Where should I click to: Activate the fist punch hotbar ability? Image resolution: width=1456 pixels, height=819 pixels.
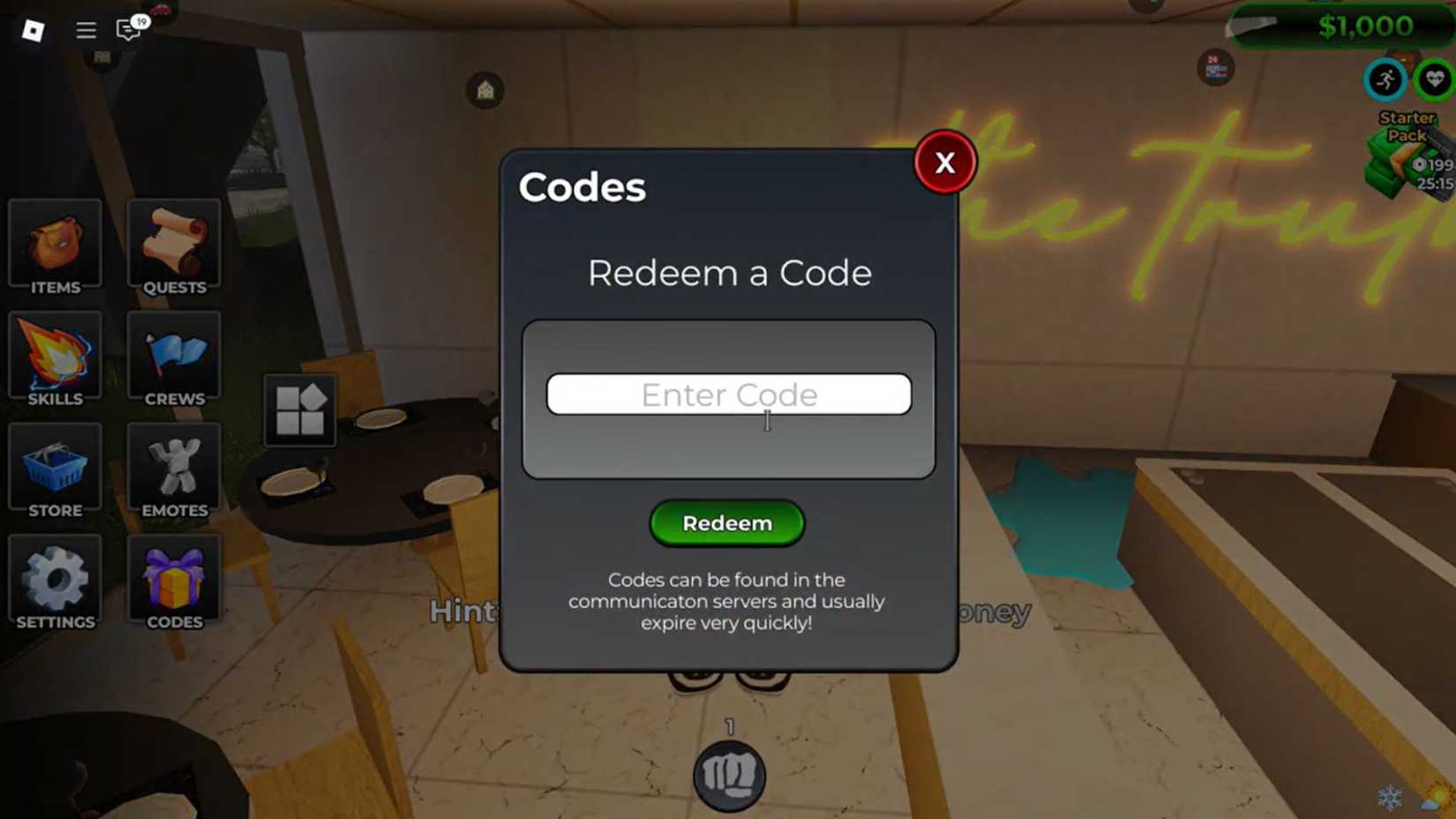[x=729, y=774]
